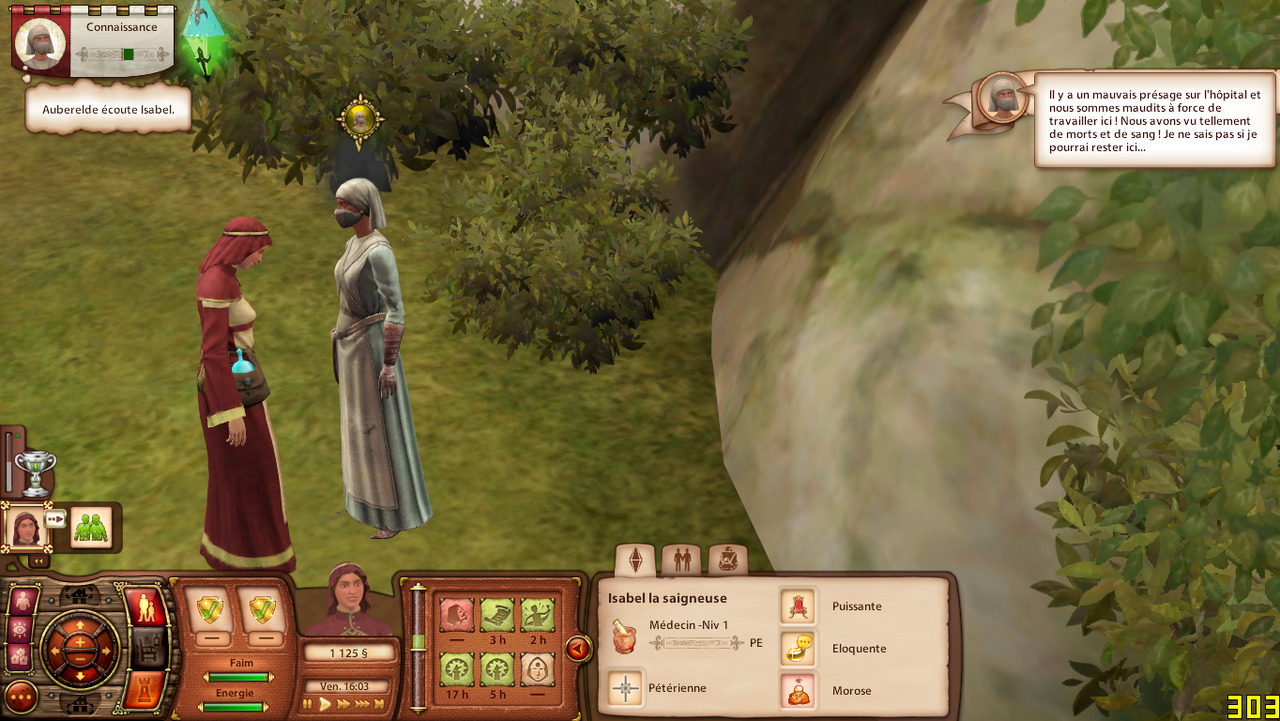This screenshot has height=721, width=1280.
Task: Click the Pétérienne religion cross icon
Action: point(626,689)
